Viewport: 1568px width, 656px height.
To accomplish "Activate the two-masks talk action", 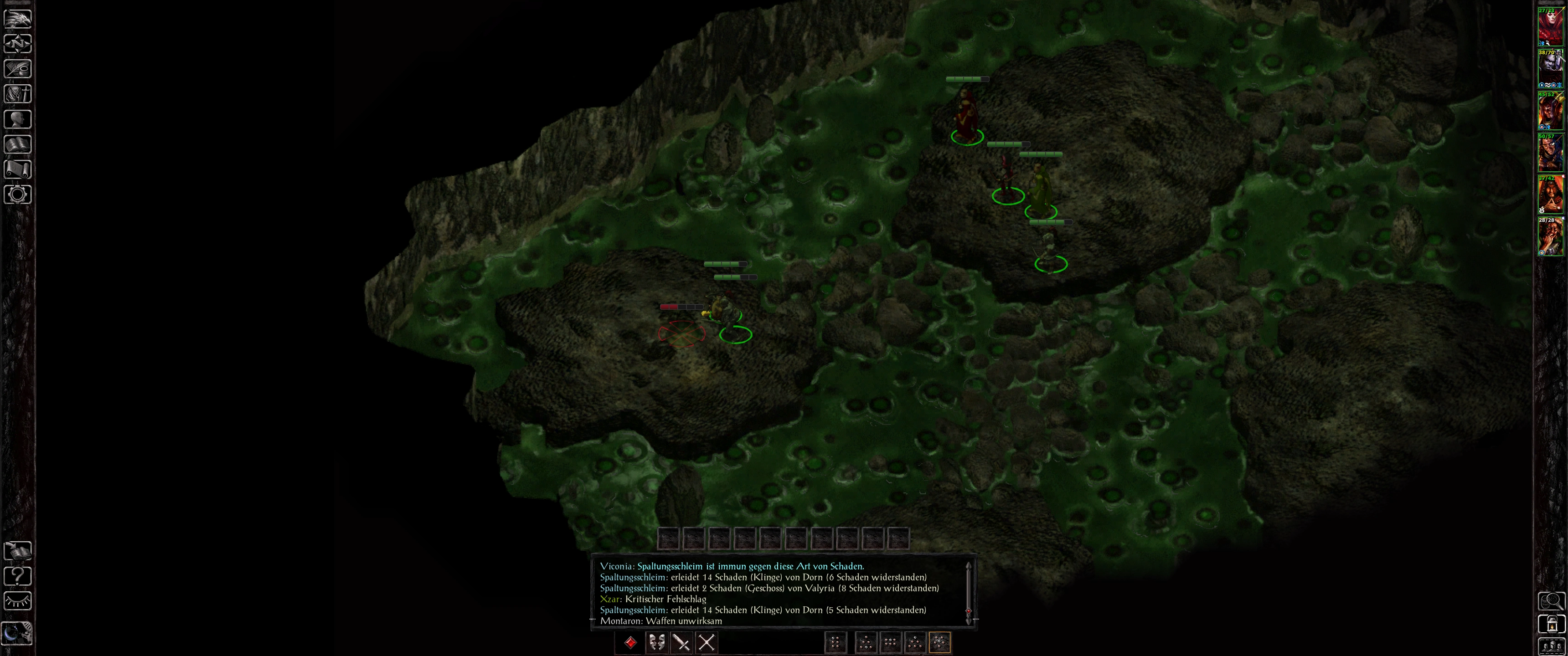I will [x=656, y=642].
